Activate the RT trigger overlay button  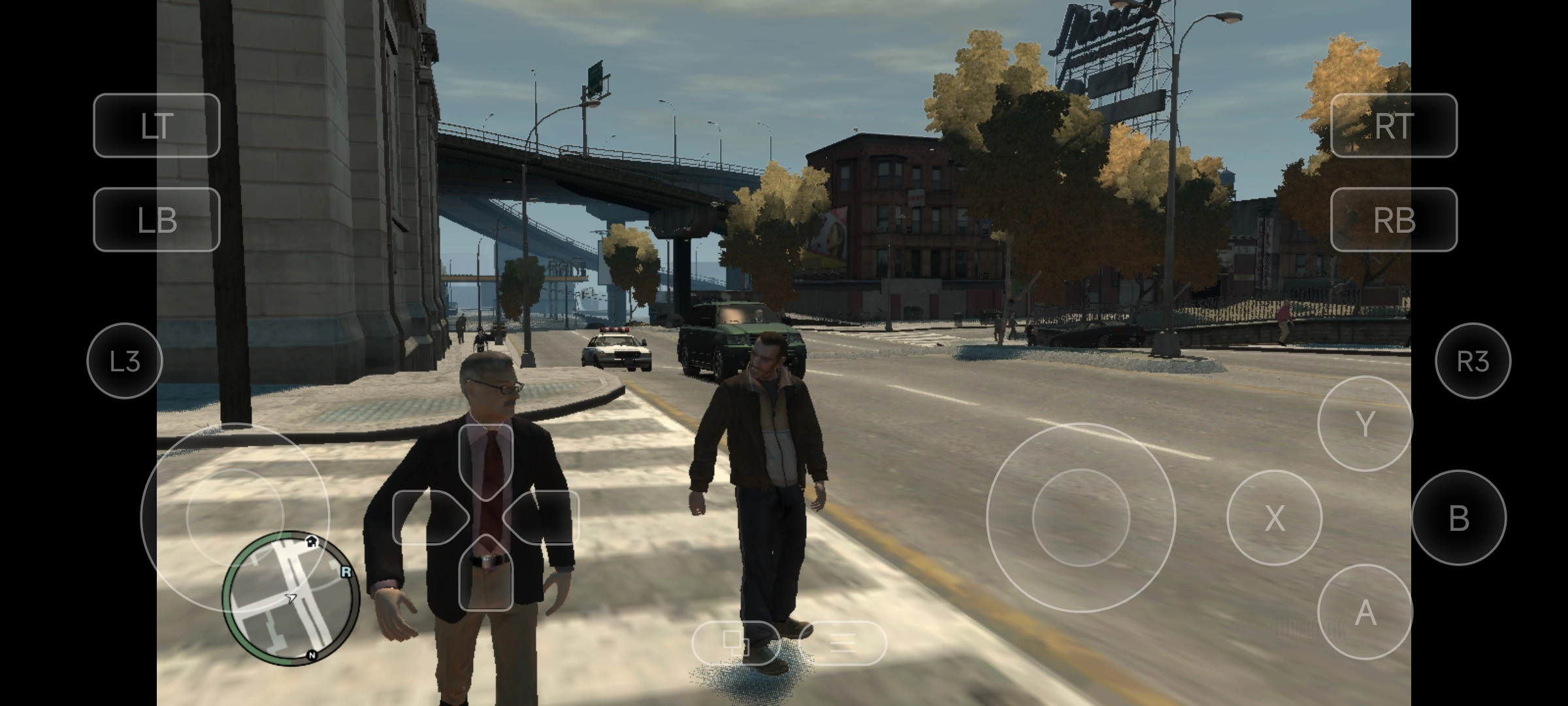[x=1394, y=126]
